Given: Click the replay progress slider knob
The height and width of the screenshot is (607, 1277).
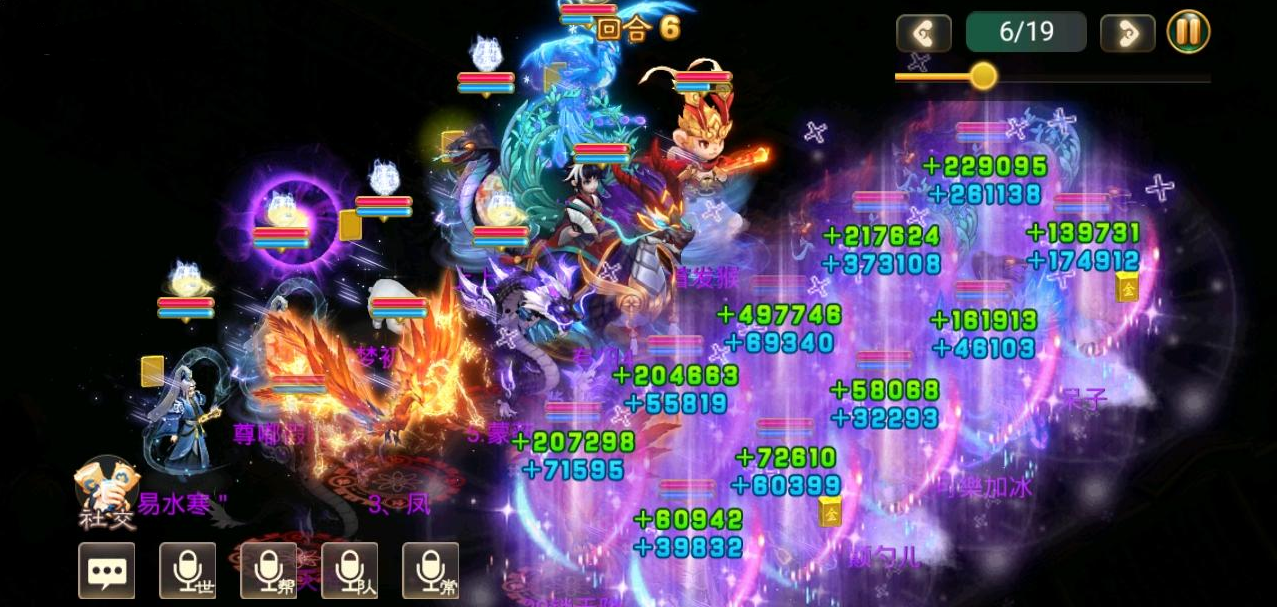Looking at the screenshot, I should point(983,75).
